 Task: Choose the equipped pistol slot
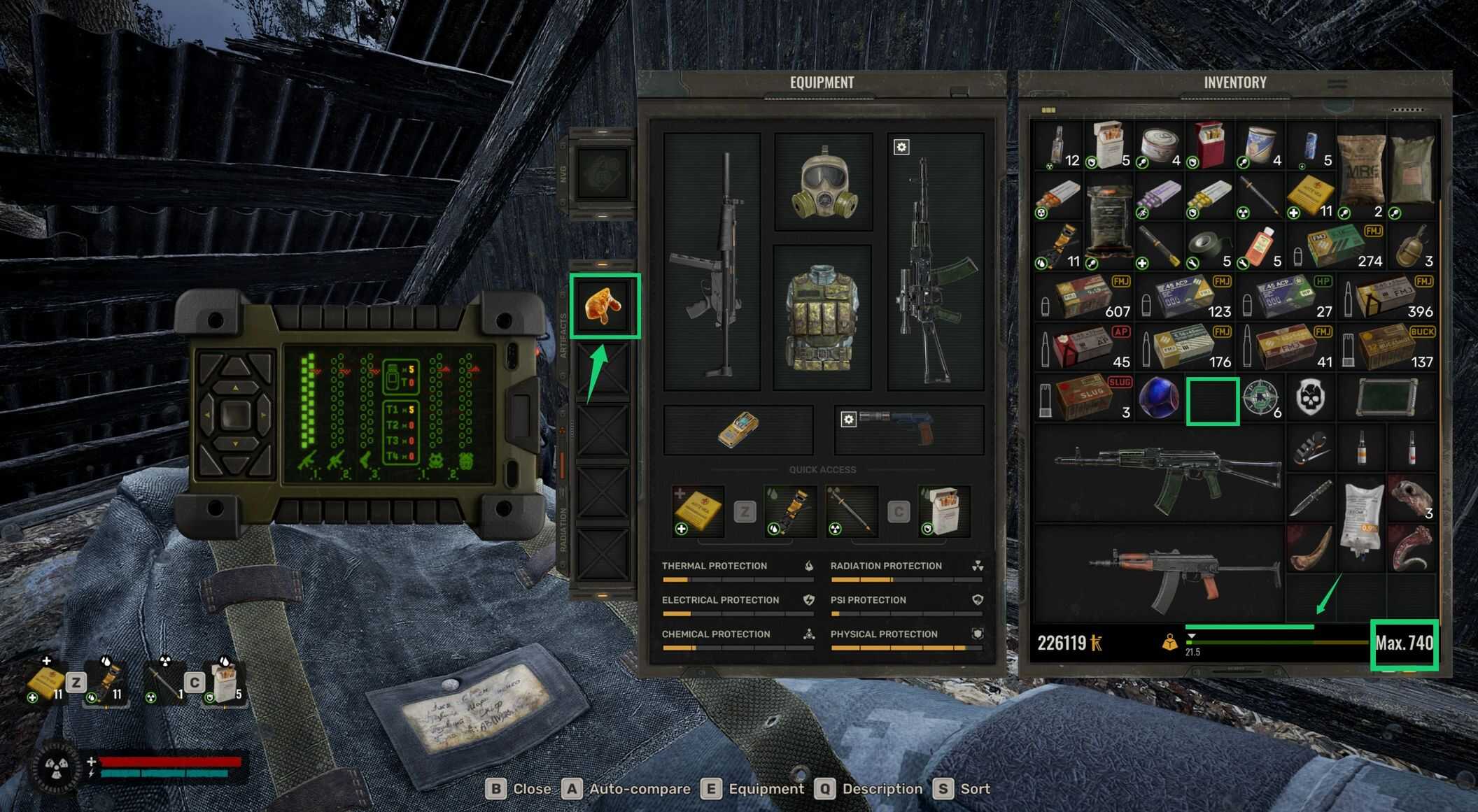908,428
